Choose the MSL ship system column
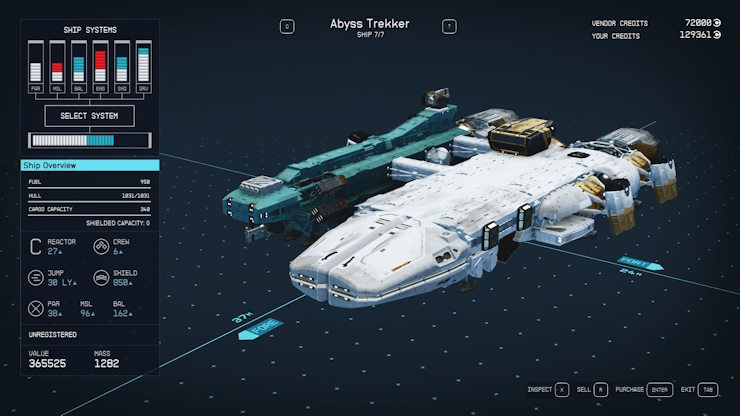The width and height of the screenshot is (740, 416). tap(57, 66)
